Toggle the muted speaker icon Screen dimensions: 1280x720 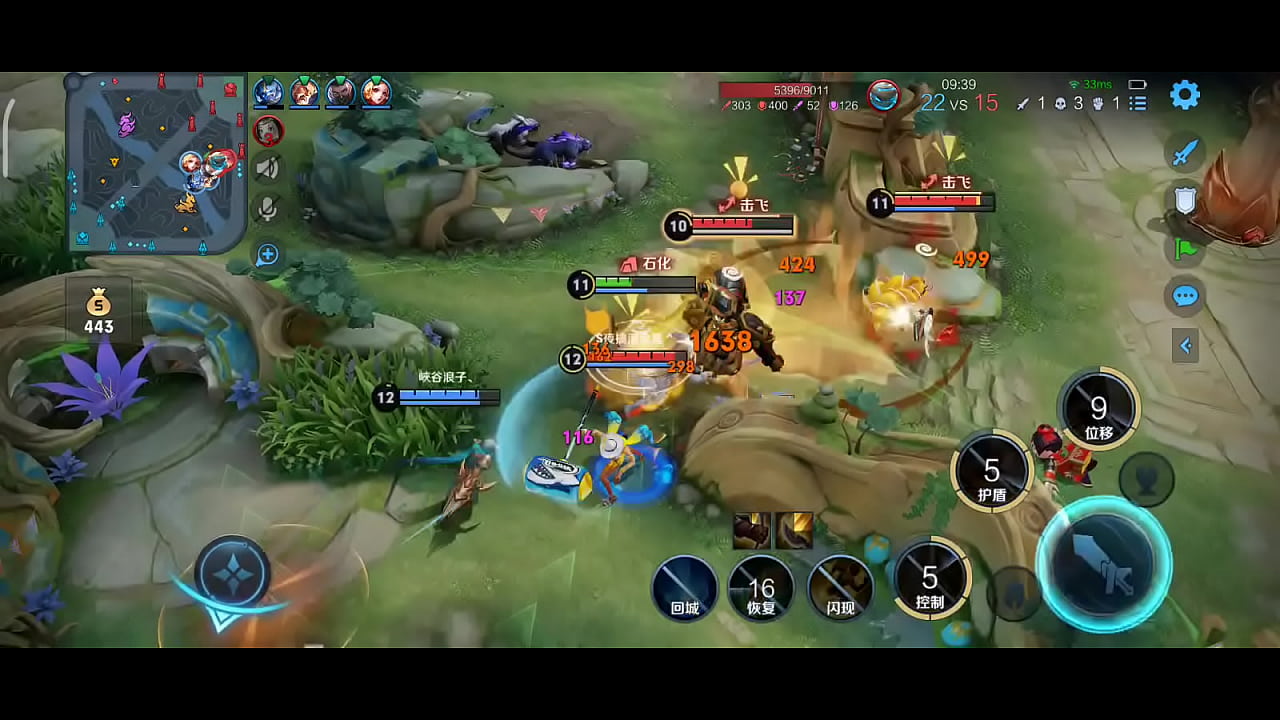tap(267, 168)
